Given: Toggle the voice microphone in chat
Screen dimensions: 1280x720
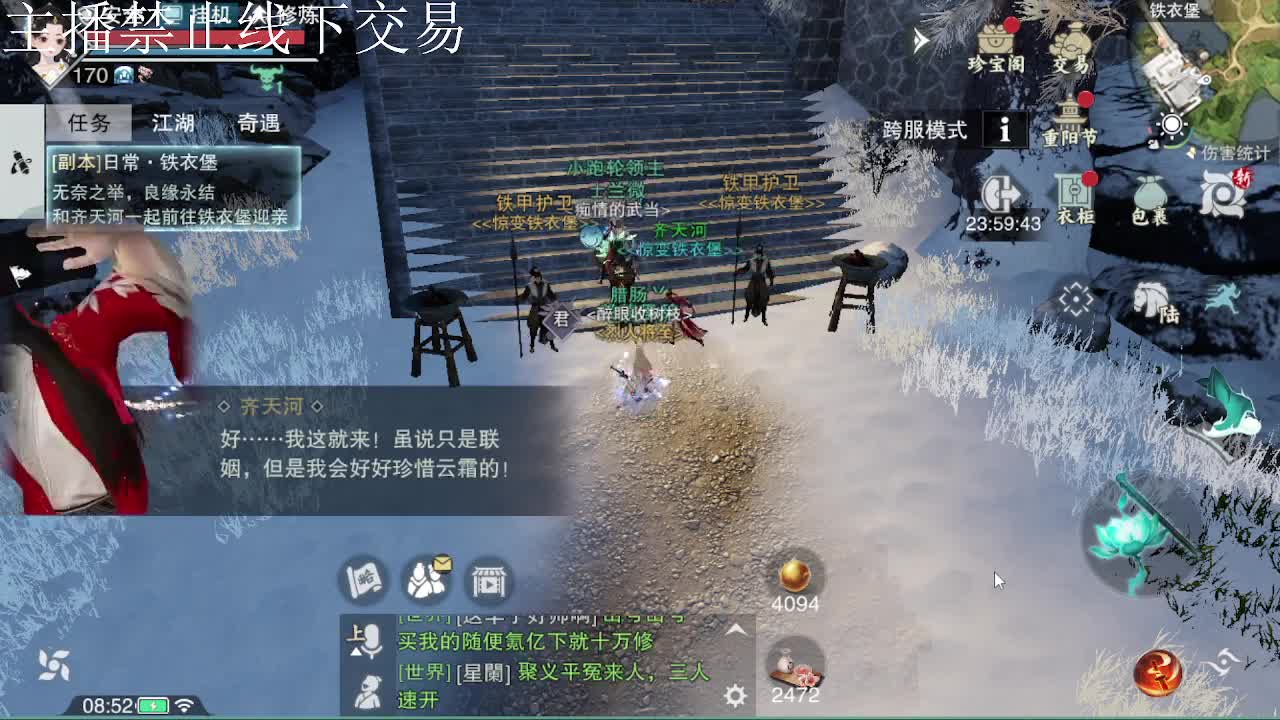Looking at the screenshot, I should 372,640.
